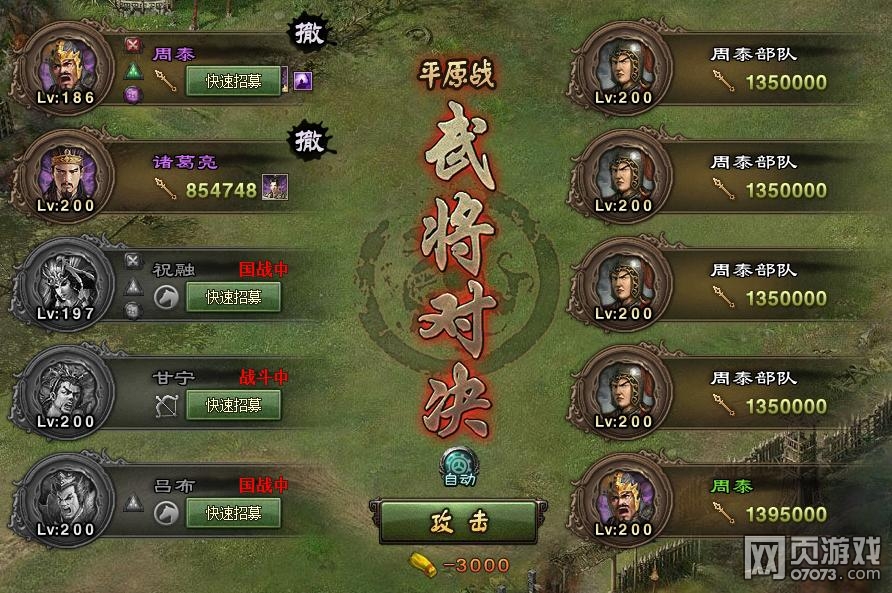
Task: Select 吕布's greyed-out portrait
Action: click(65, 498)
